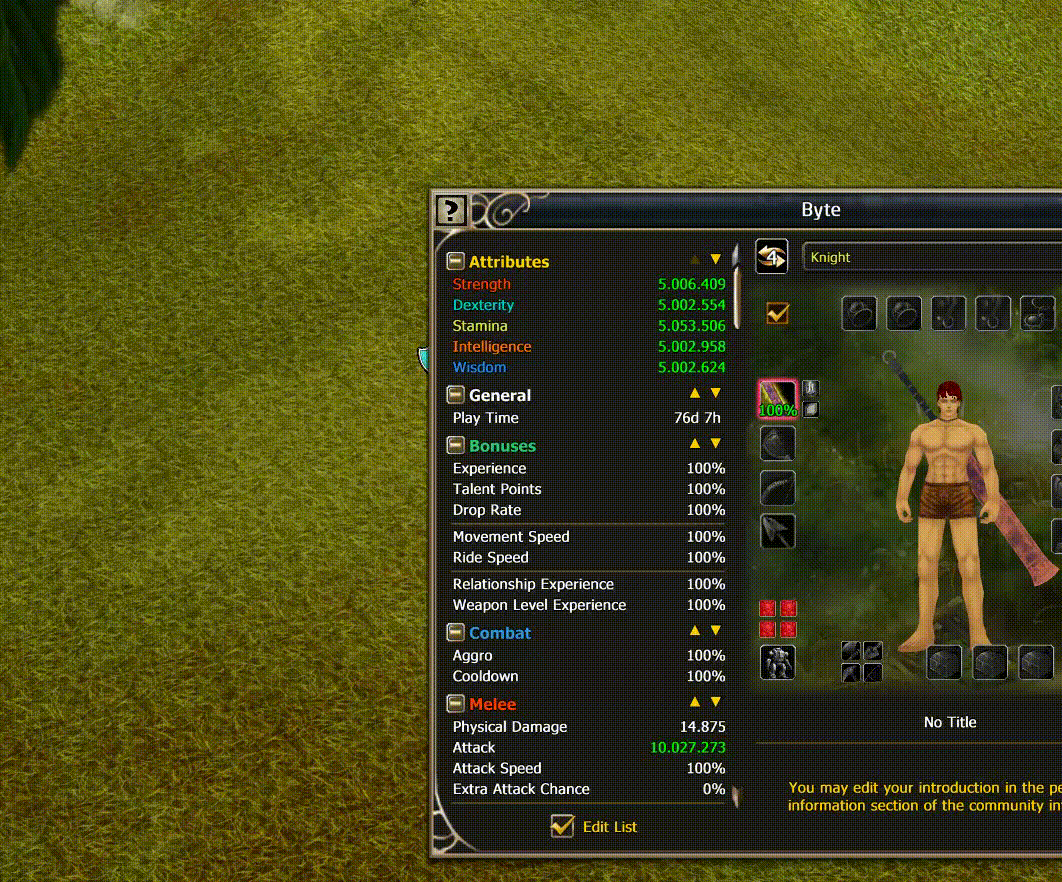
Task: Open the Knight class dropdown
Action: [x=930, y=257]
